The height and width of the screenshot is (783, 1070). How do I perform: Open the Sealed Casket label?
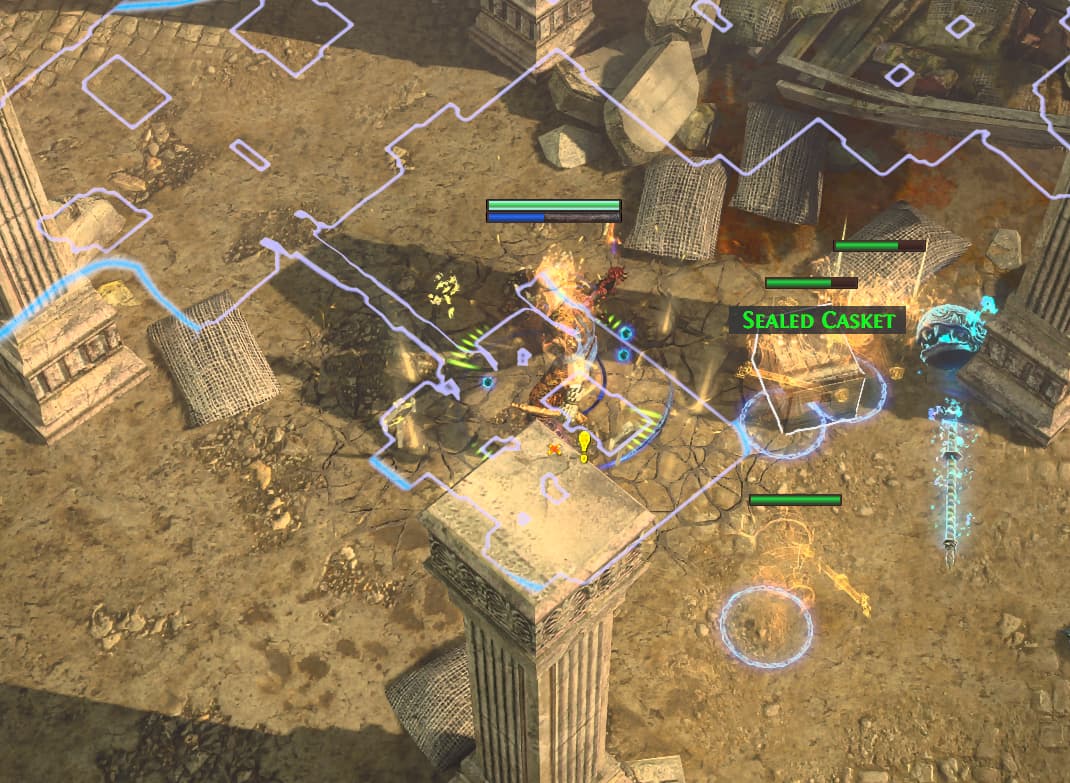817,320
